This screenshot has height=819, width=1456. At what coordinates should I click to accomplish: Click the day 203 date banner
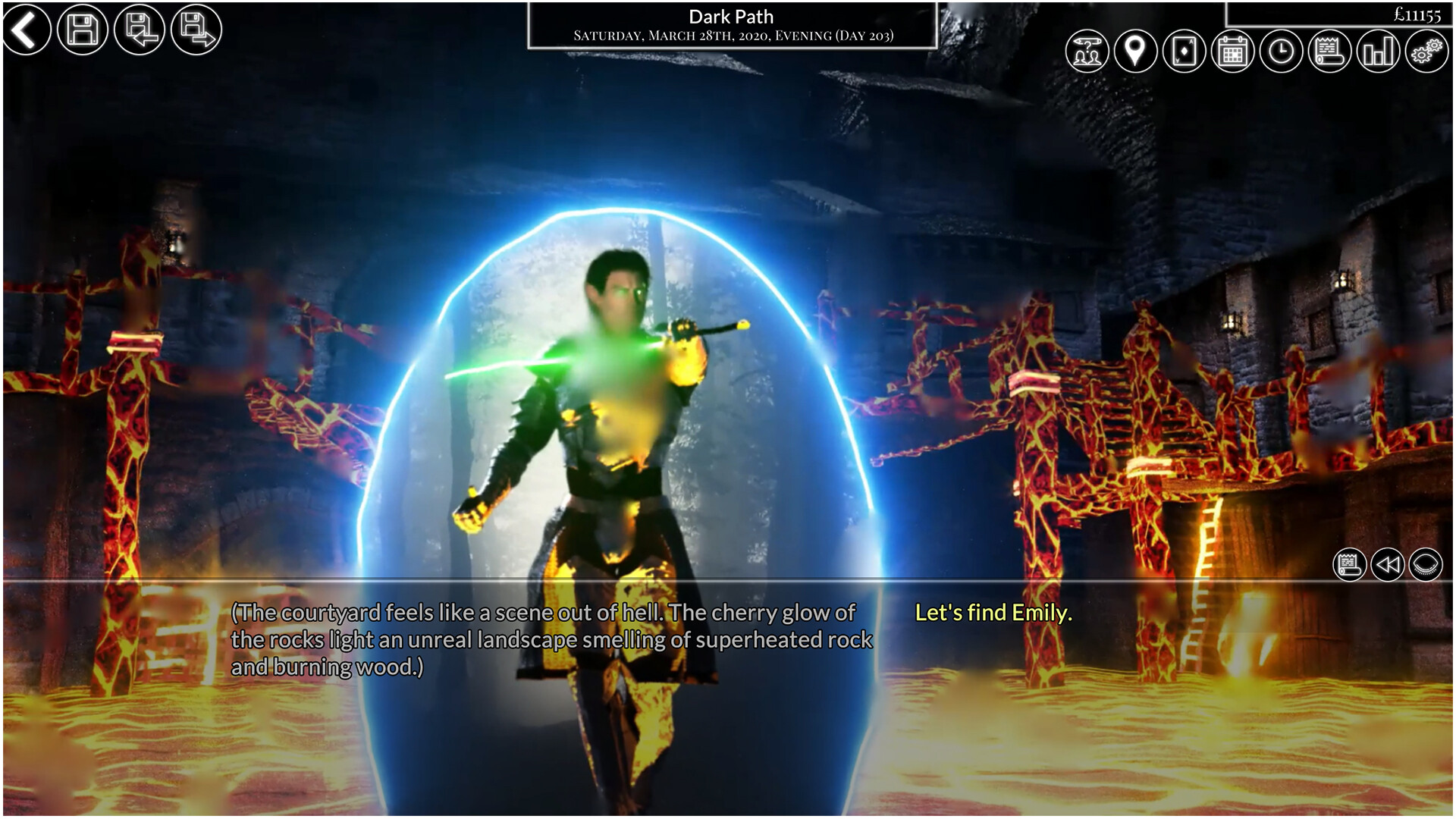click(731, 35)
